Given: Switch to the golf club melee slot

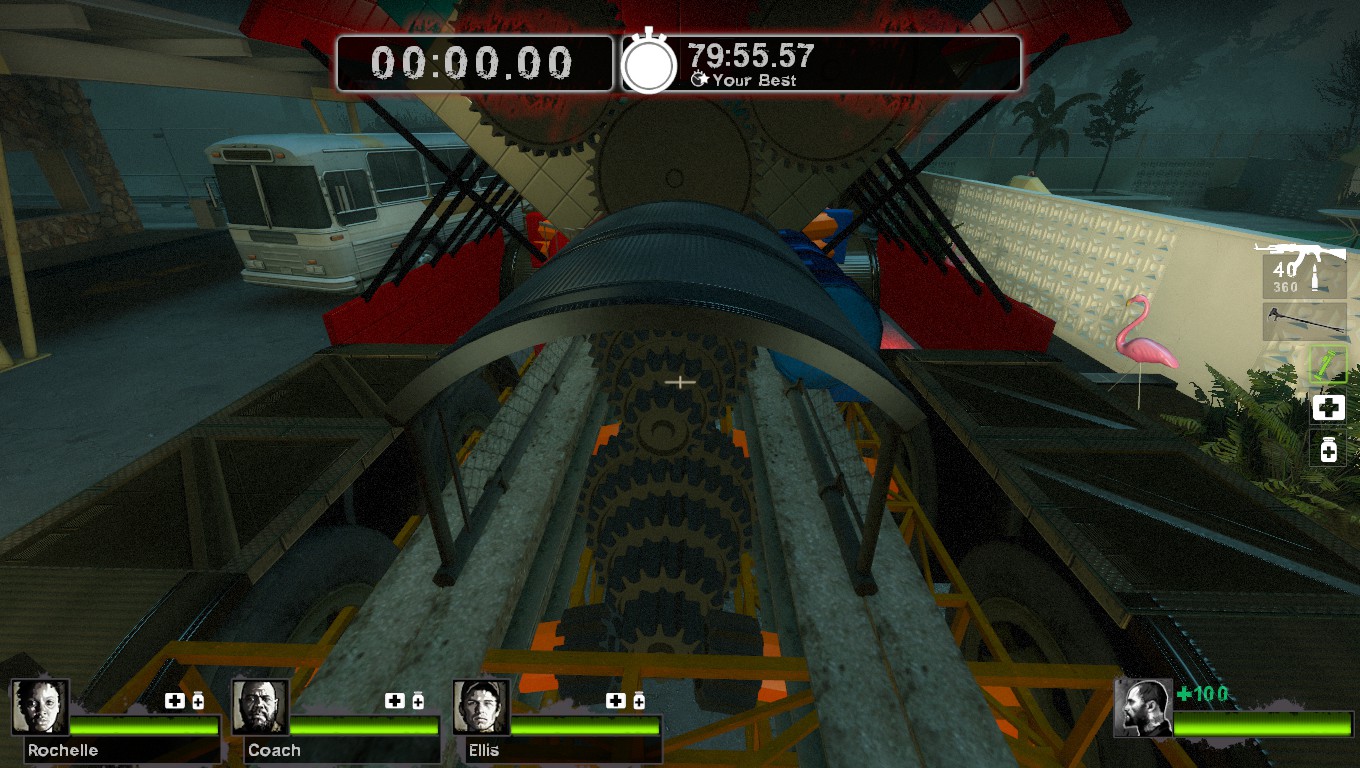Looking at the screenshot, I should (x=1304, y=322).
